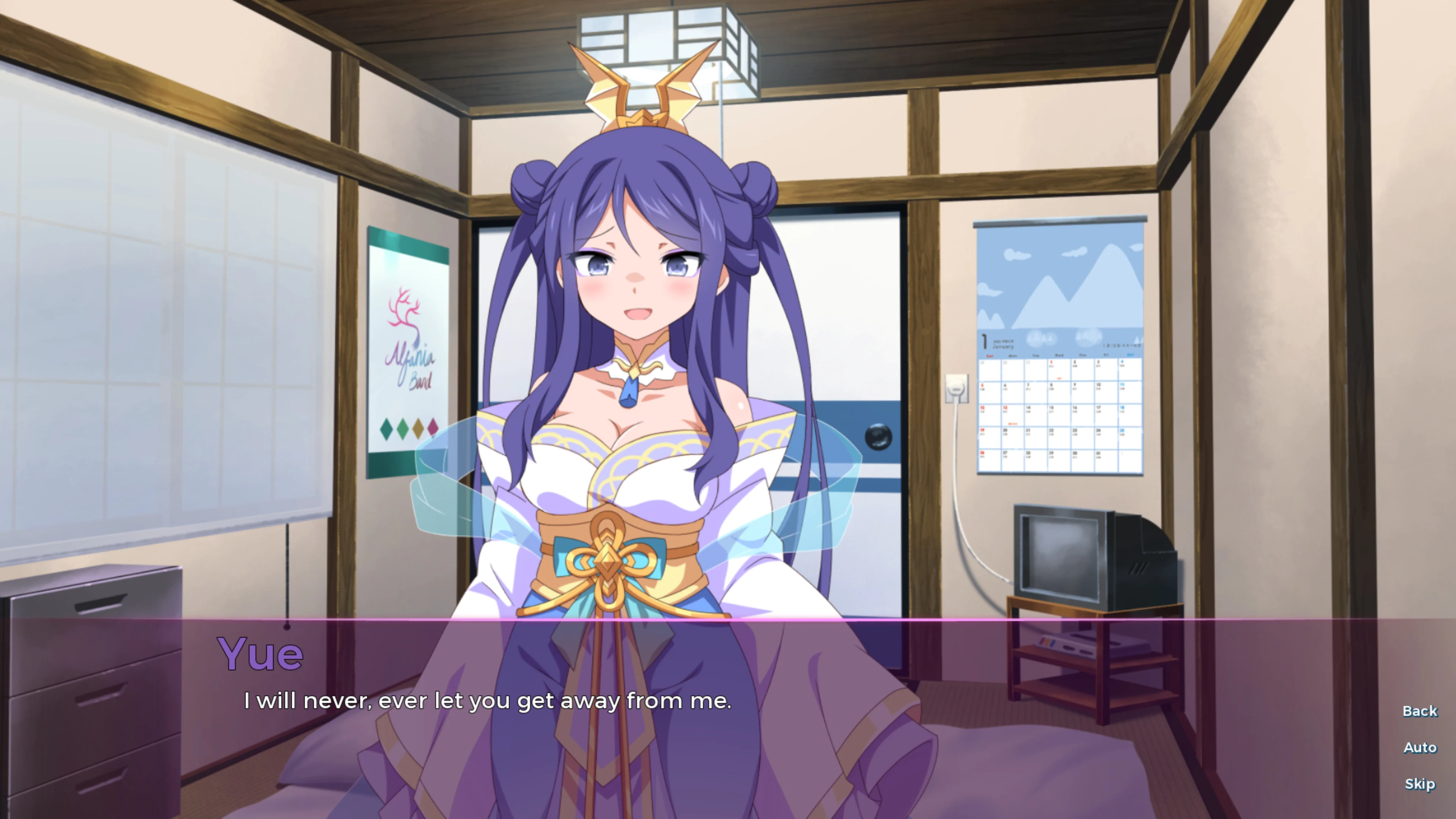Activate Skip to fast-forward text
Viewport: 1456px width, 819px height.
(1420, 783)
